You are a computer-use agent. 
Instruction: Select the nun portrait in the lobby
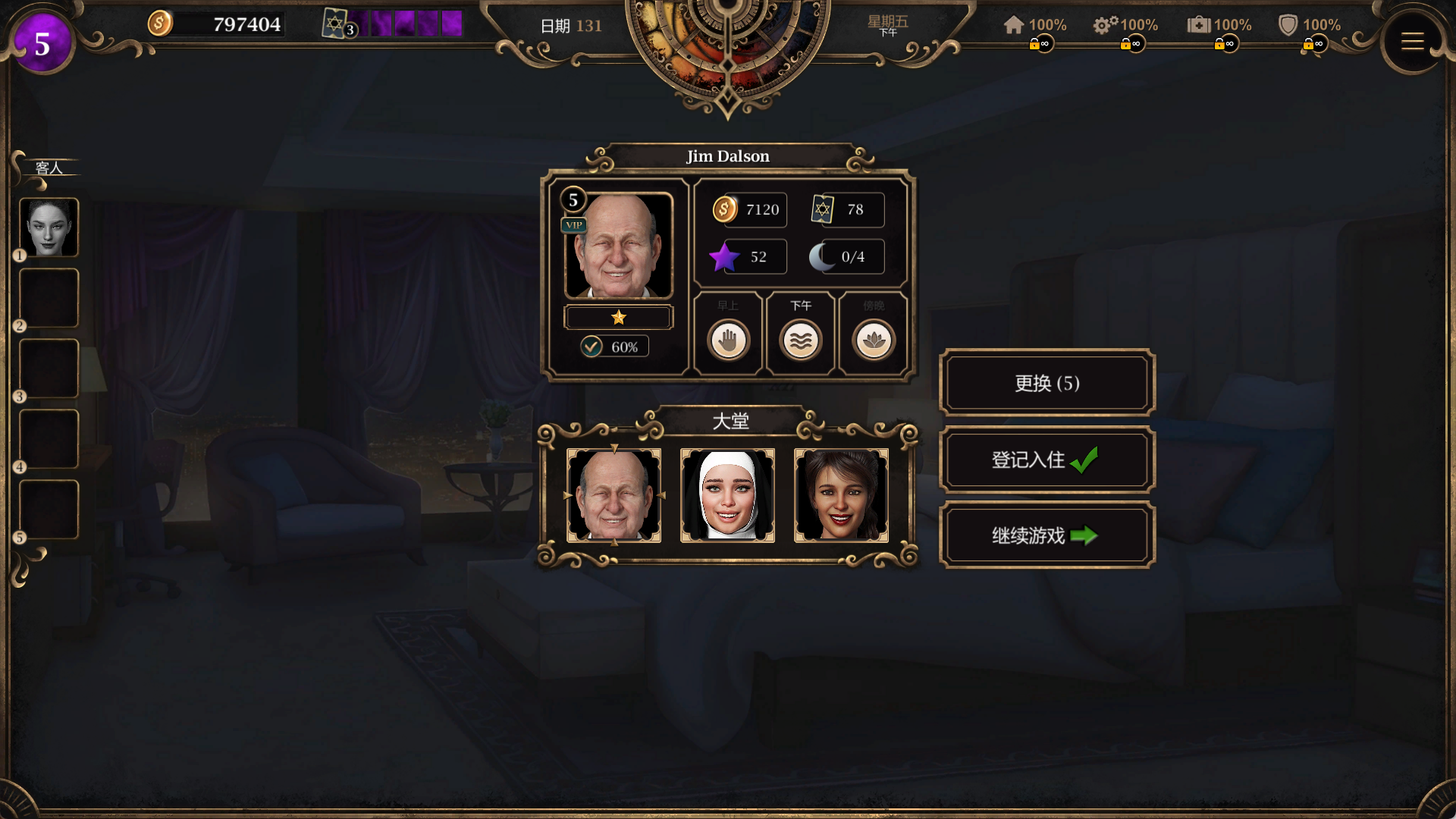(x=727, y=495)
